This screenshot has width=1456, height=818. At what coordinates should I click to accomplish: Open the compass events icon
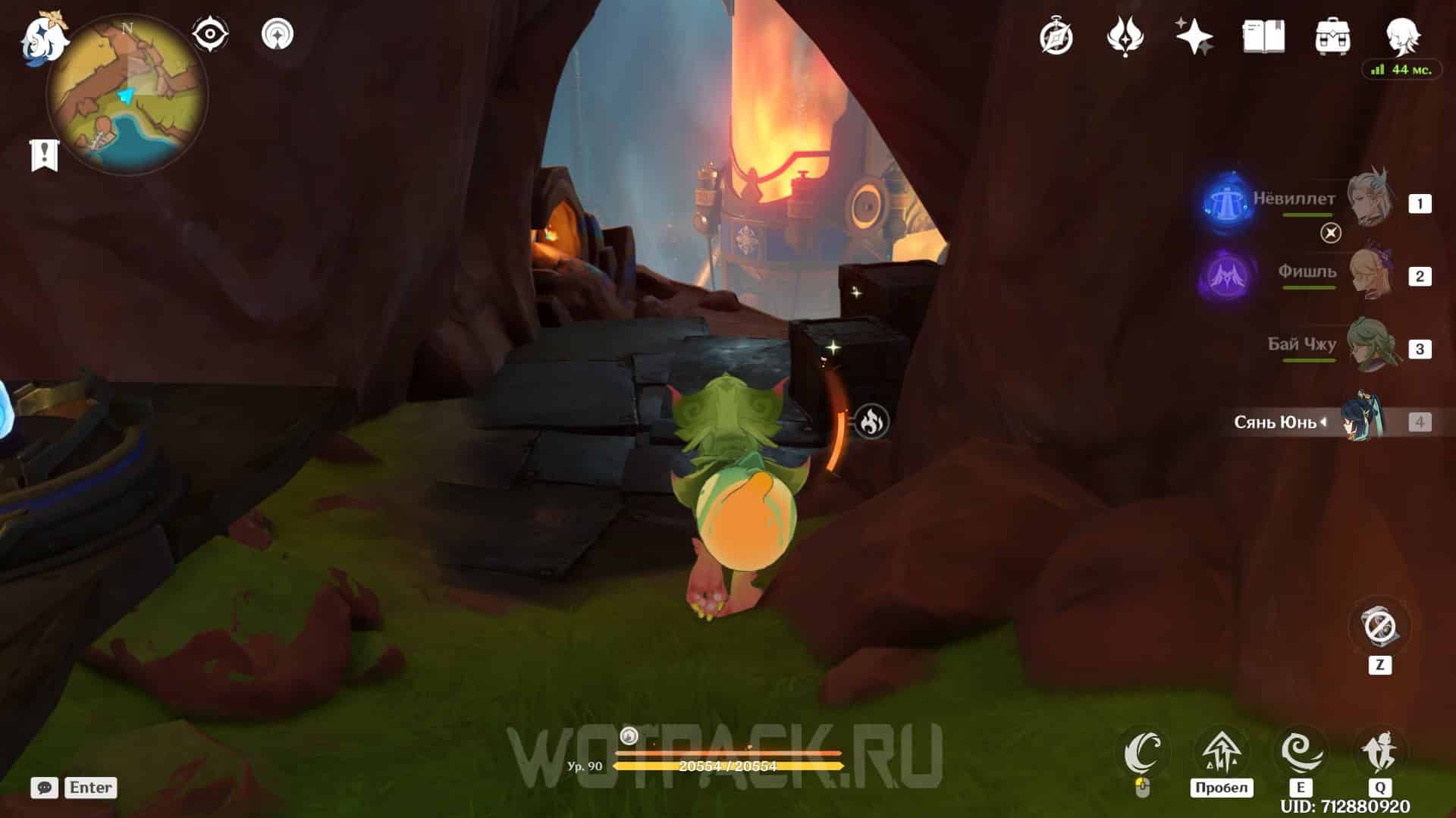(x=1056, y=36)
